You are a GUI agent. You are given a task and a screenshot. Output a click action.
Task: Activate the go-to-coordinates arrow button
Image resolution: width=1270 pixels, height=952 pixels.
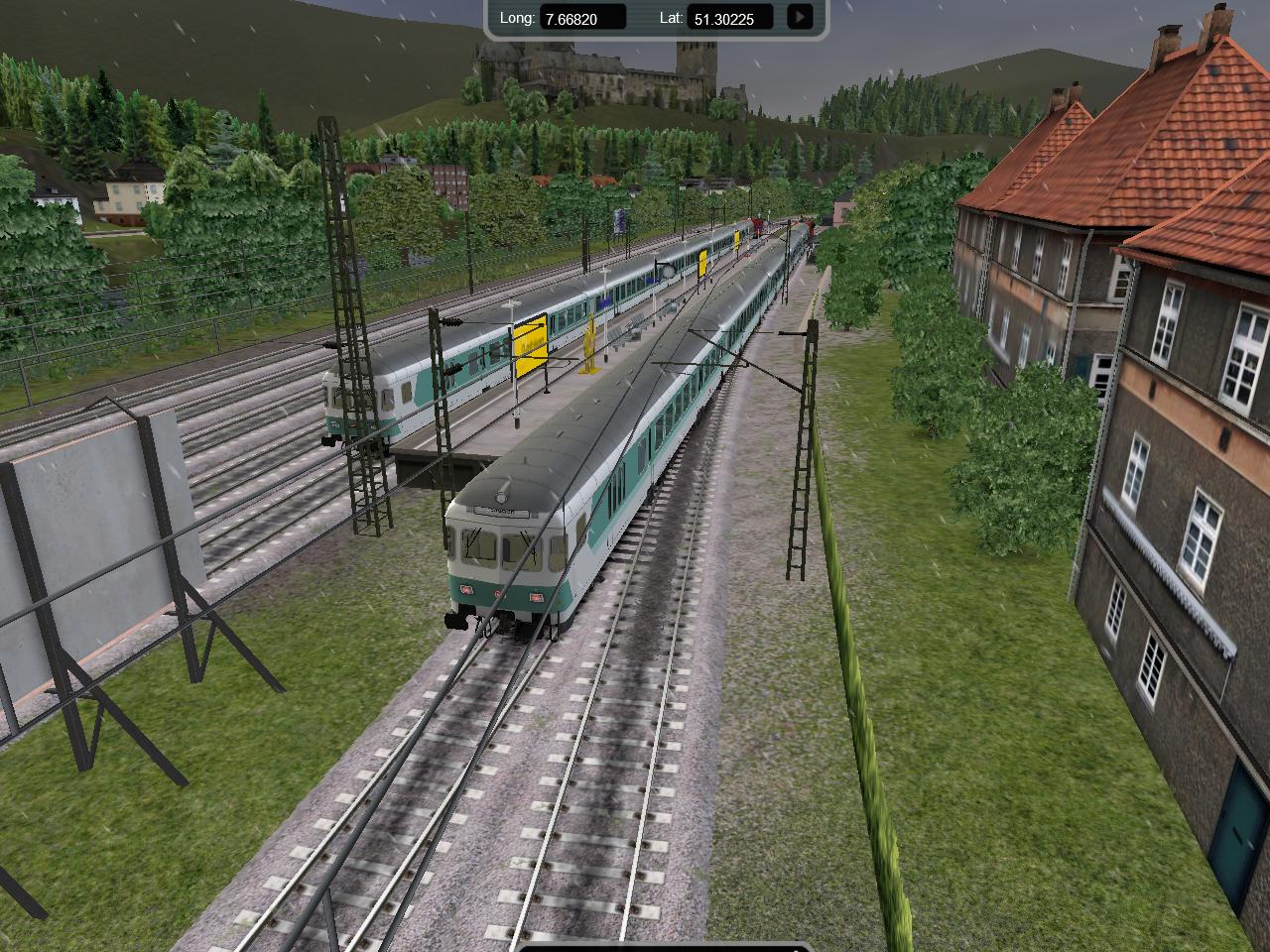[800, 17]
